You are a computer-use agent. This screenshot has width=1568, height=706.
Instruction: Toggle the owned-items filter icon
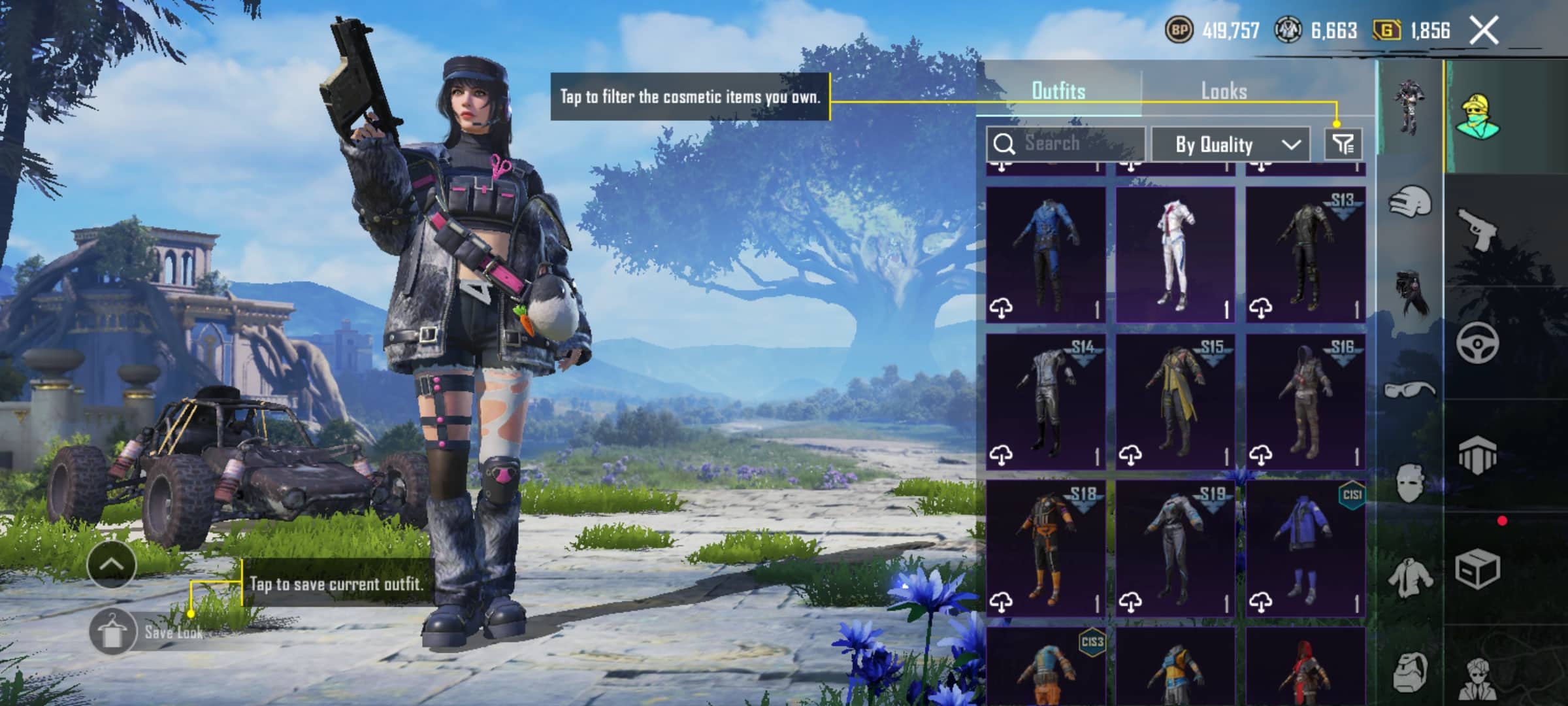pos(1343,144)
